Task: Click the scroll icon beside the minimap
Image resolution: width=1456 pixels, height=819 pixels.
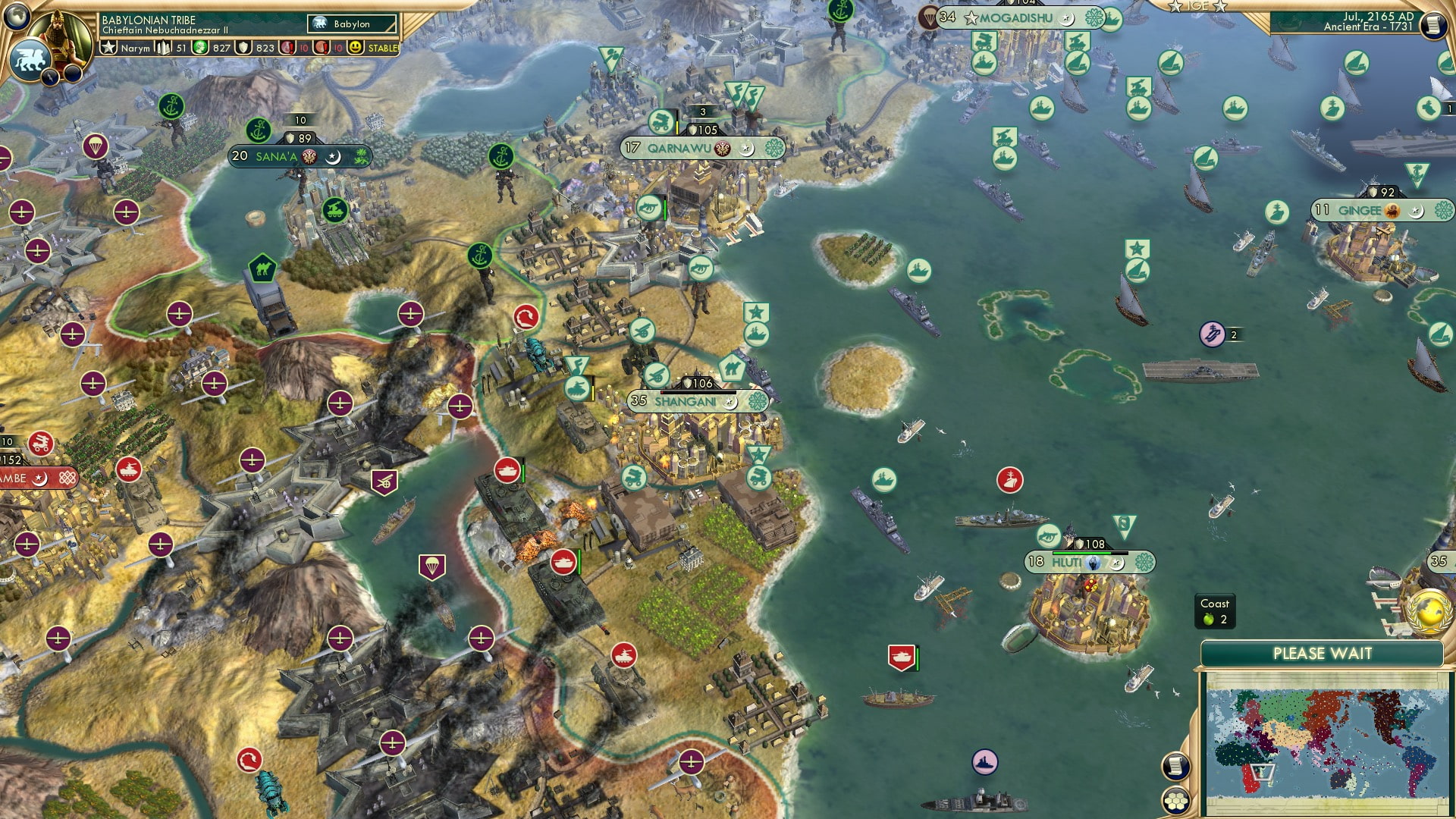Action: pos(1175,767)
